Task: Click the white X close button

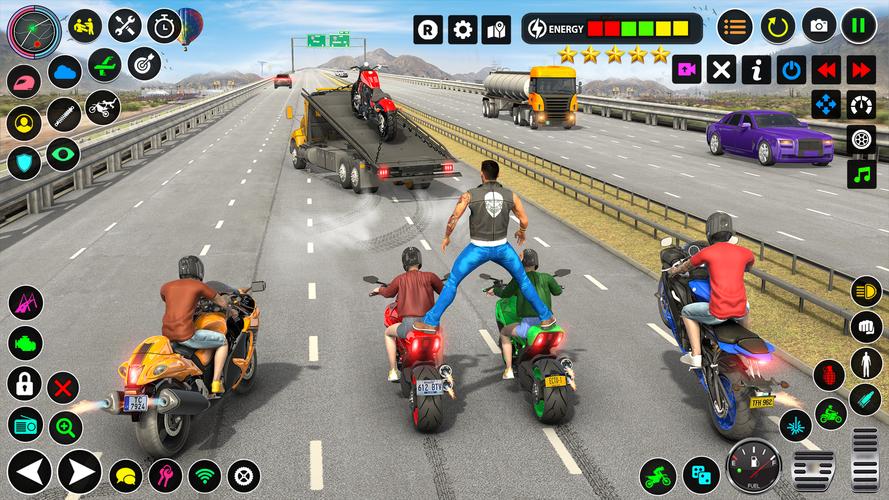Action: [x=721, y=70]
